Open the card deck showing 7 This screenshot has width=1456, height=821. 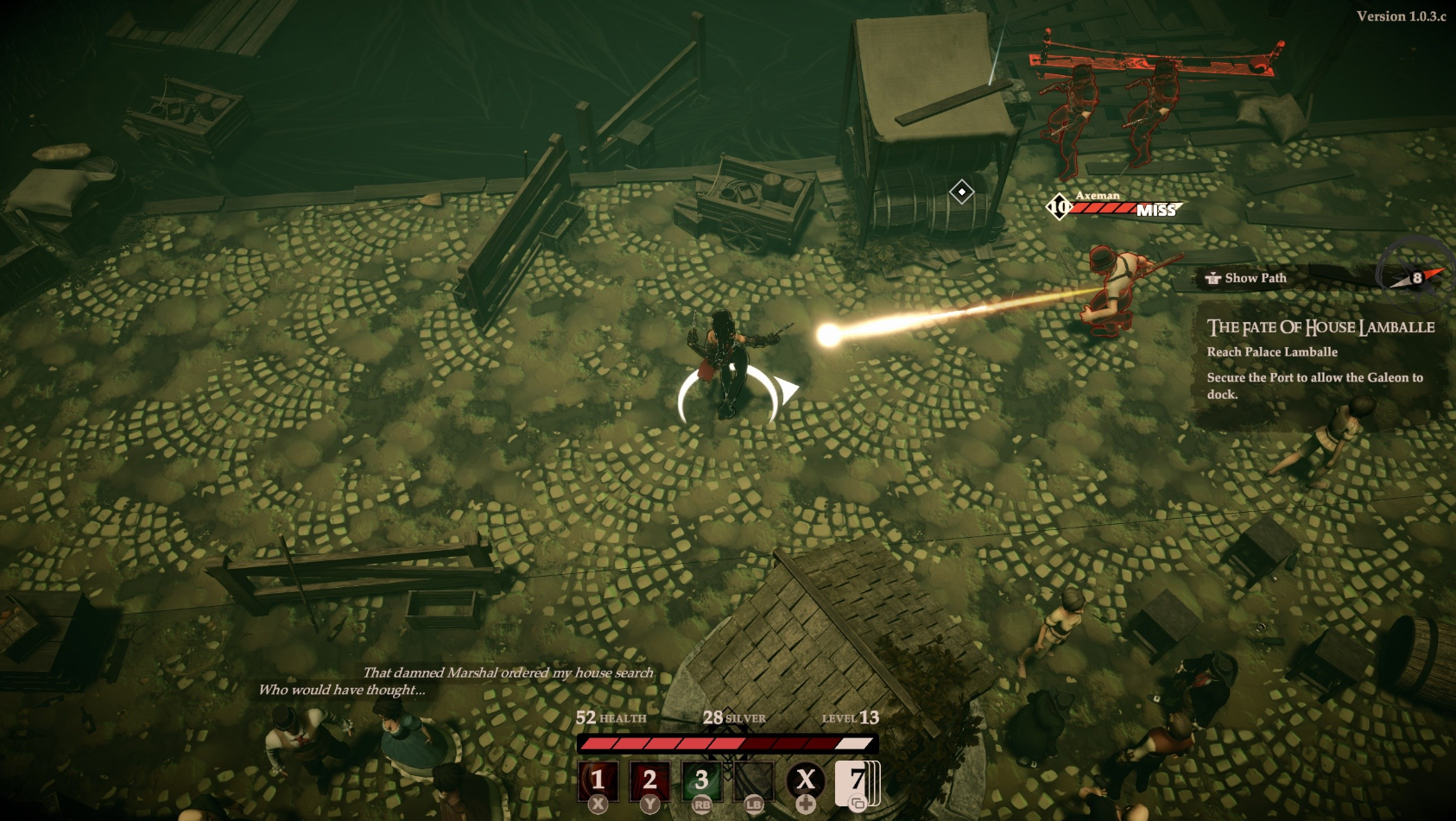857,781
